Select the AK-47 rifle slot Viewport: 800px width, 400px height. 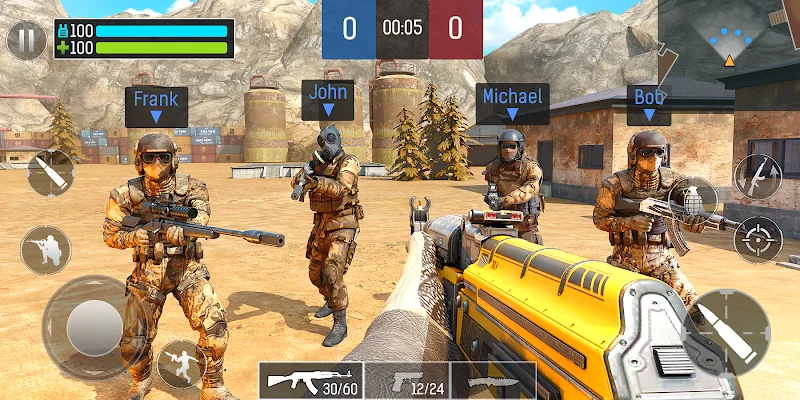tap(310, 380)
